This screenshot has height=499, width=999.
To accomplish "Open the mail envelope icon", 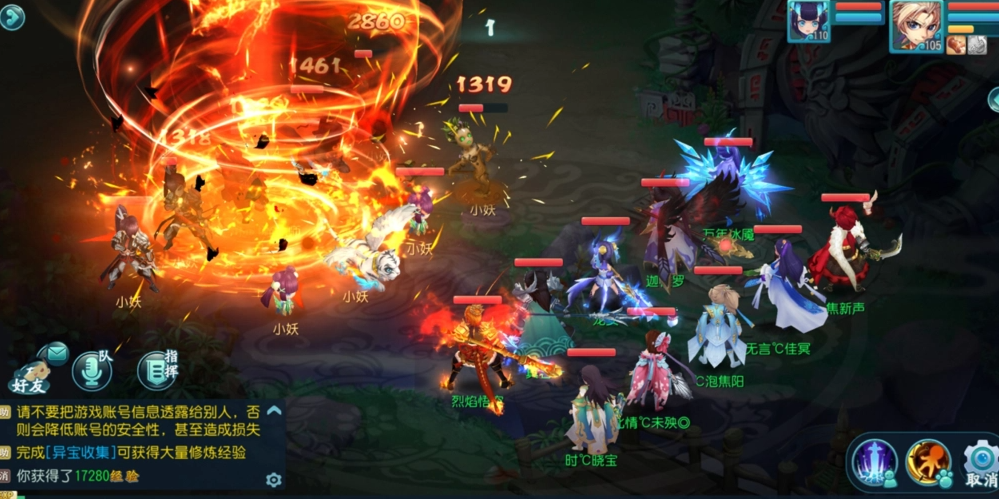I will pos(56,351).
